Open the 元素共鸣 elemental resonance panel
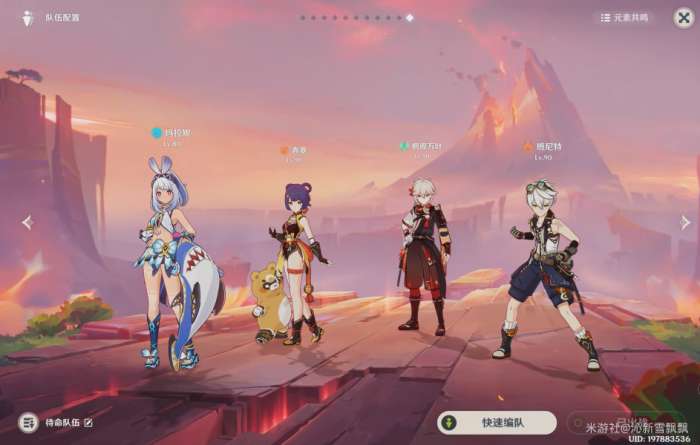 click(x=625, y=17)
